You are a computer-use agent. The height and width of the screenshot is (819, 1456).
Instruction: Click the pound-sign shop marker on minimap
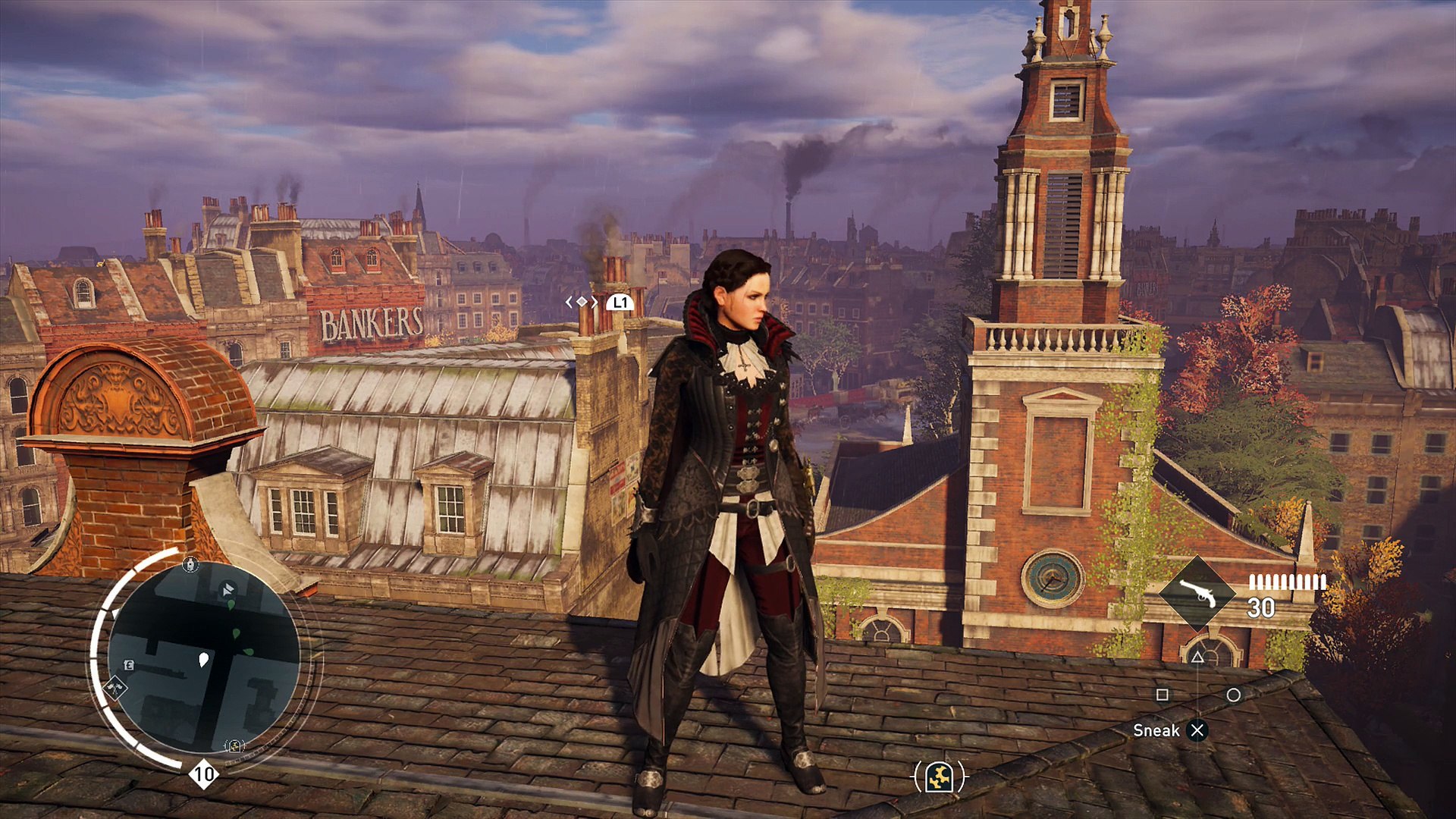129,665
